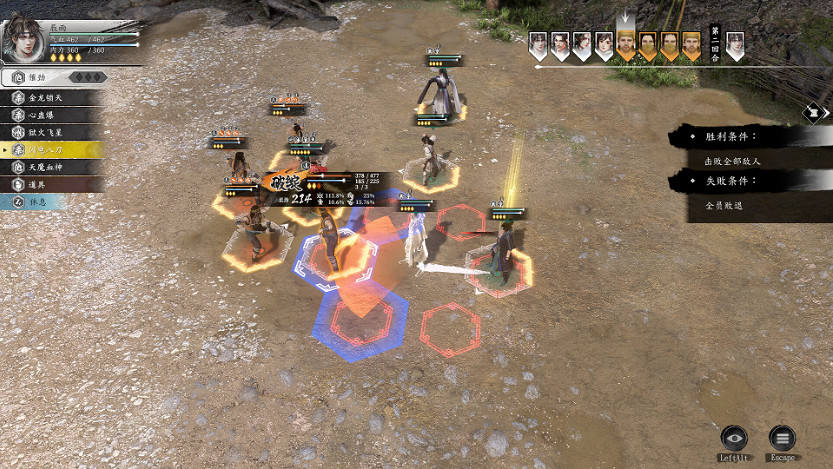The image size is (833, 469).
Task: Collapse the objectives panel with the scroll icon
Action: pyautogui.click(x=815, y=112)
